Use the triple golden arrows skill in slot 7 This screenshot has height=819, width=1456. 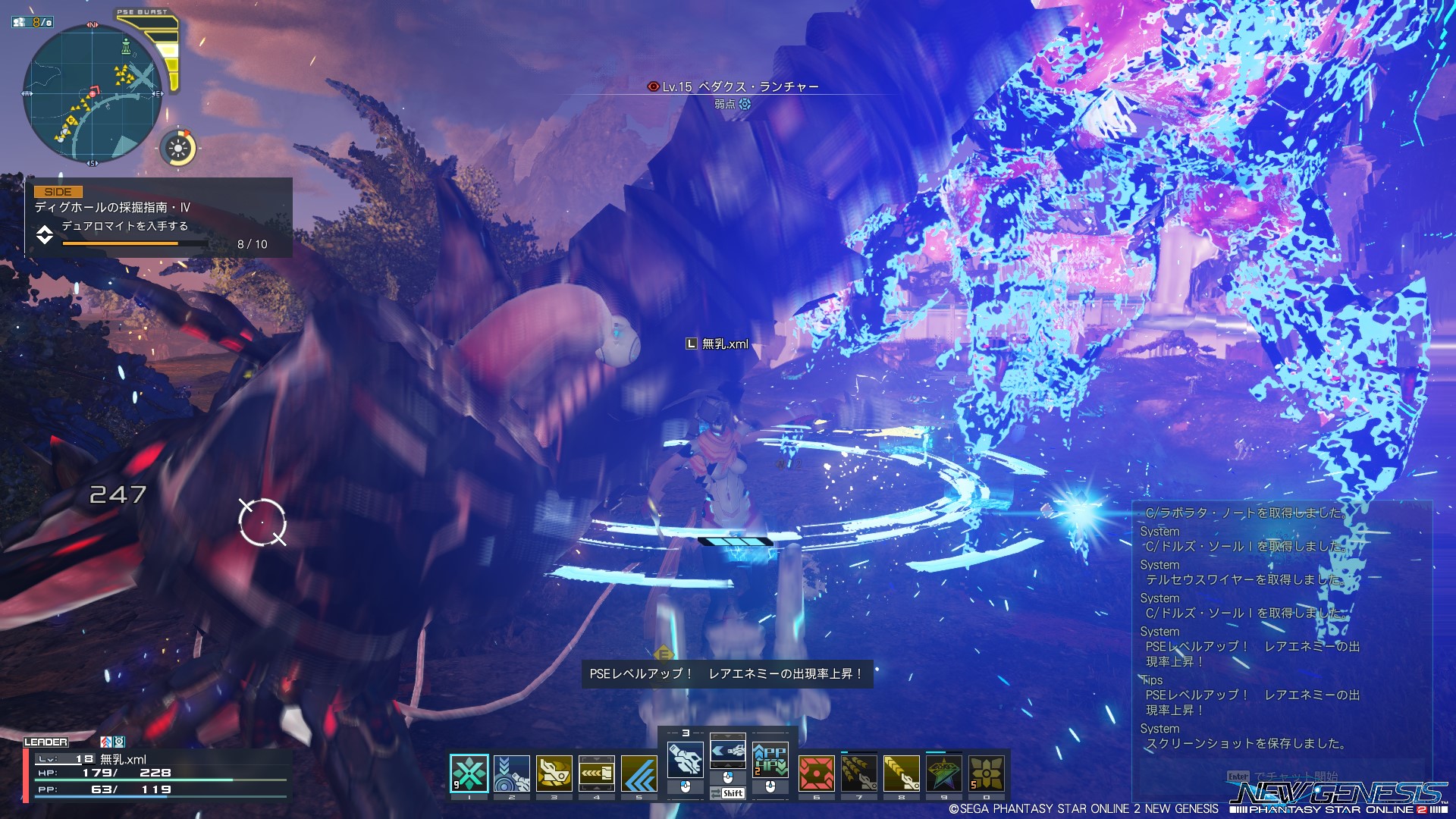click(x=859, y=773)
